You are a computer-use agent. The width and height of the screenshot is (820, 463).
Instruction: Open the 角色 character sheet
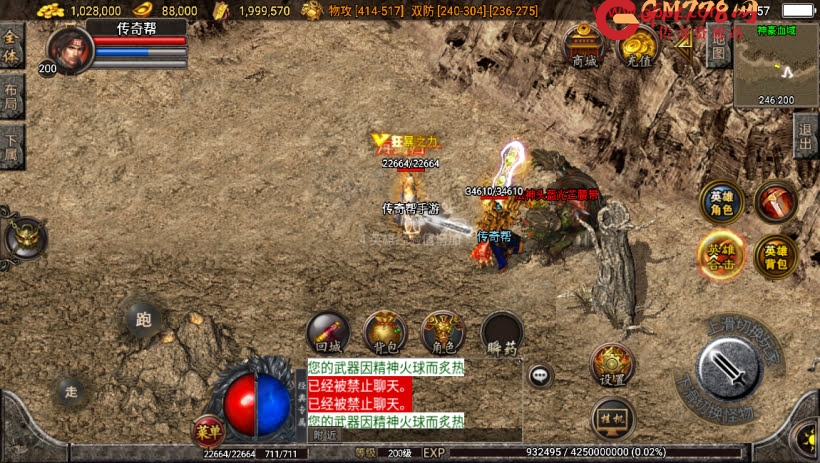tap(443, 333)
